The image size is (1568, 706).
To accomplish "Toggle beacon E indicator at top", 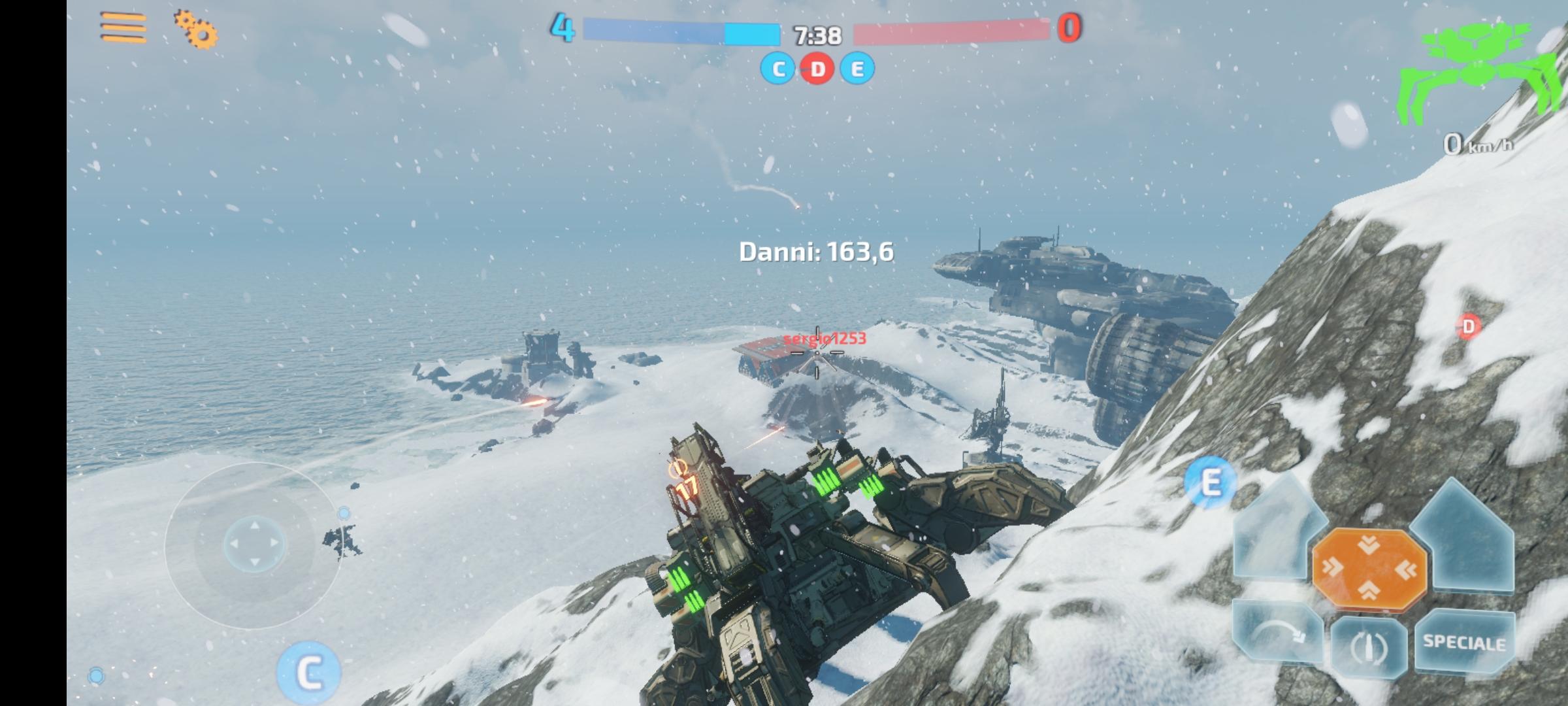I will pos(857,68).
